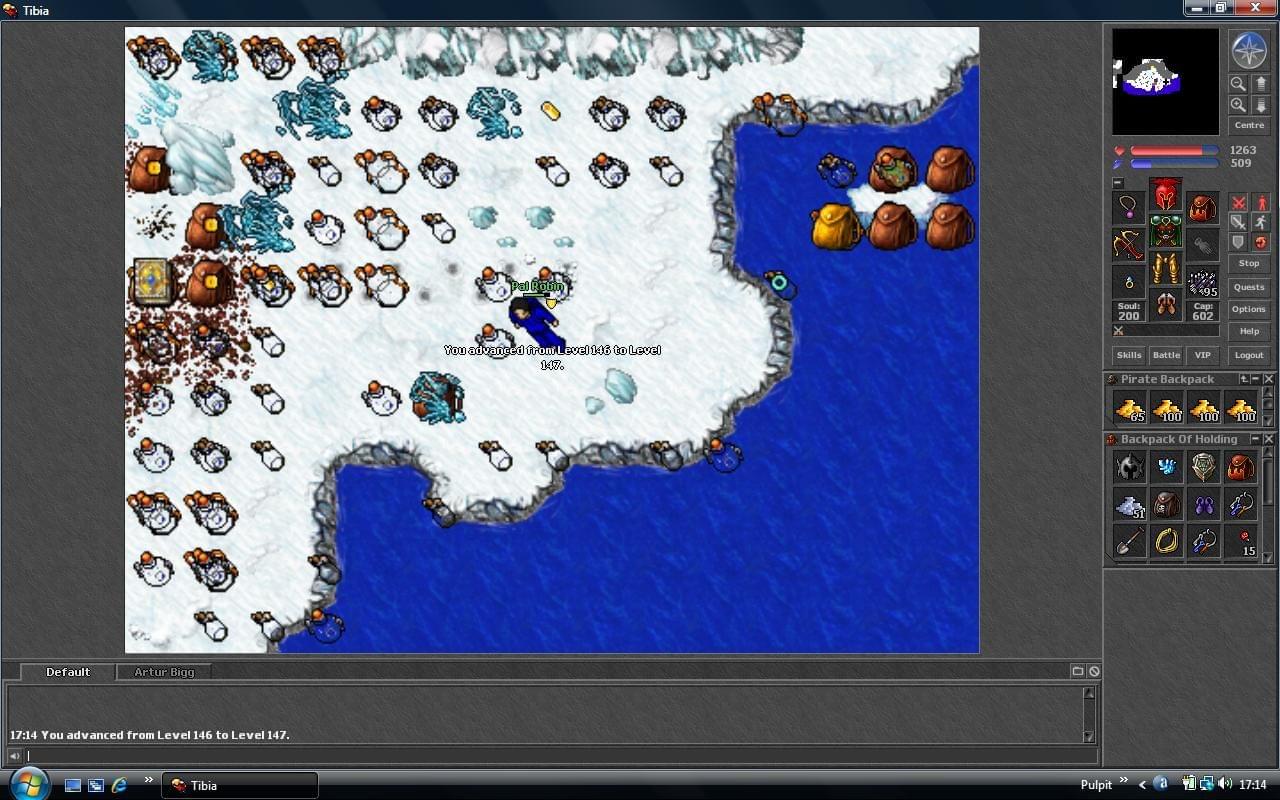Open the Quests log

pyautogui.click(x=1249, y=287)
